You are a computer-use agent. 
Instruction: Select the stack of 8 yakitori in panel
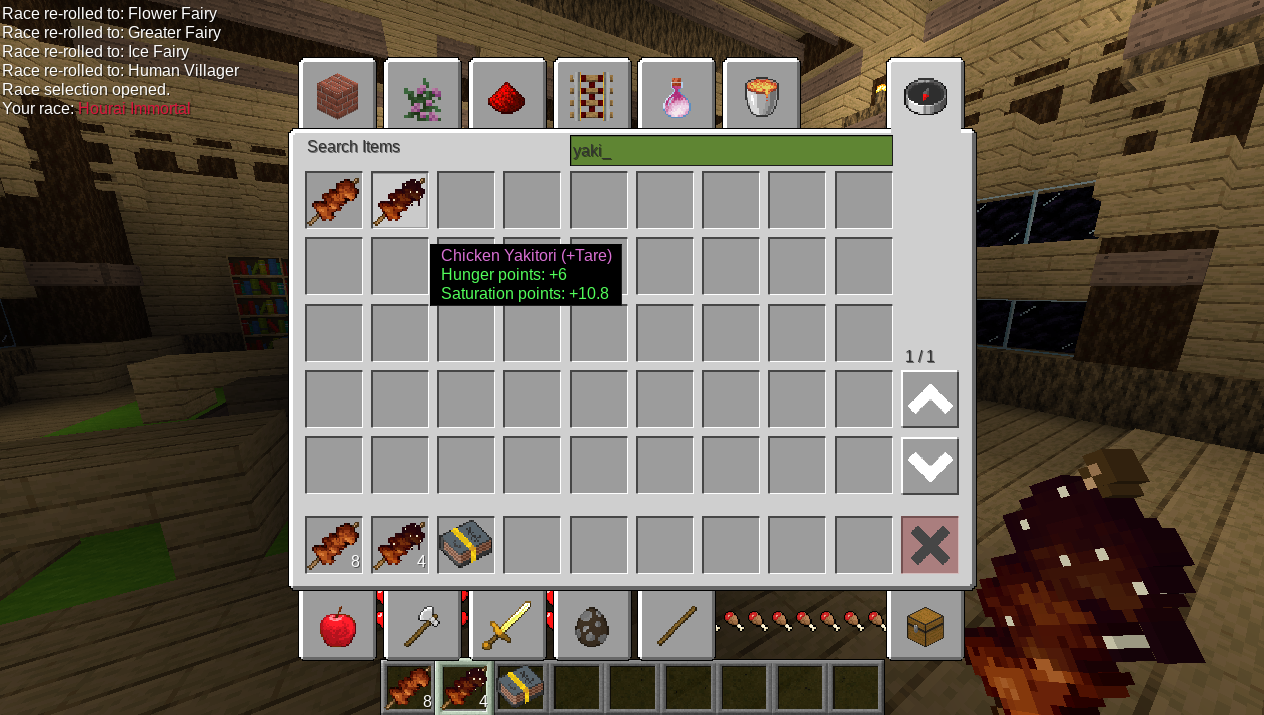click(334, 545)
